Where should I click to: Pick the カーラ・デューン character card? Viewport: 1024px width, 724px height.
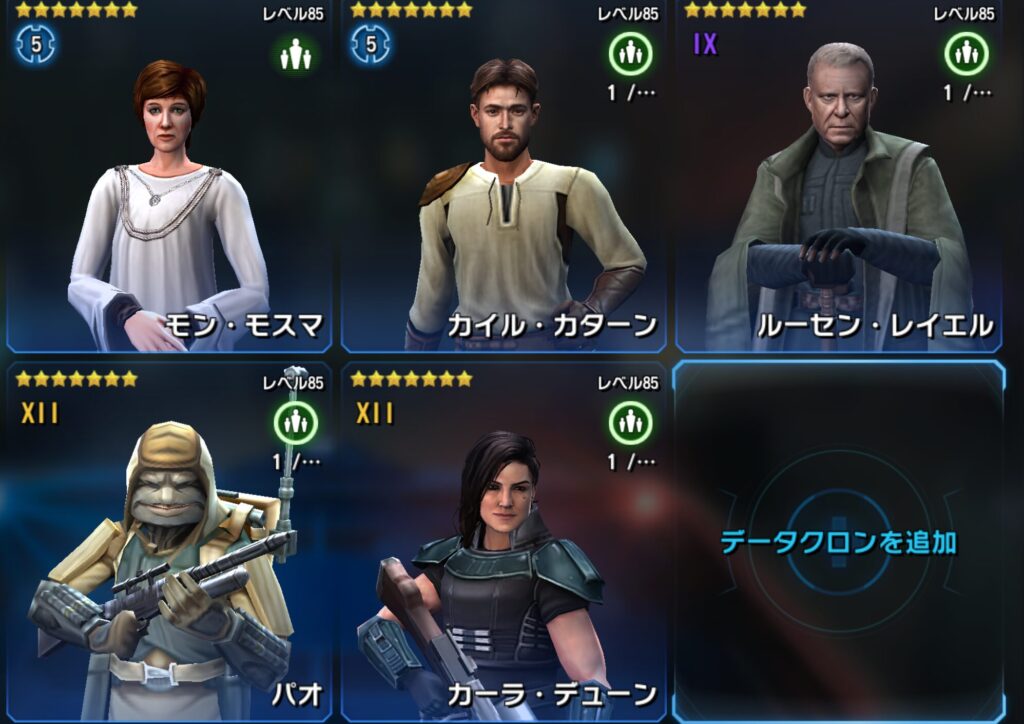point(503,545)
